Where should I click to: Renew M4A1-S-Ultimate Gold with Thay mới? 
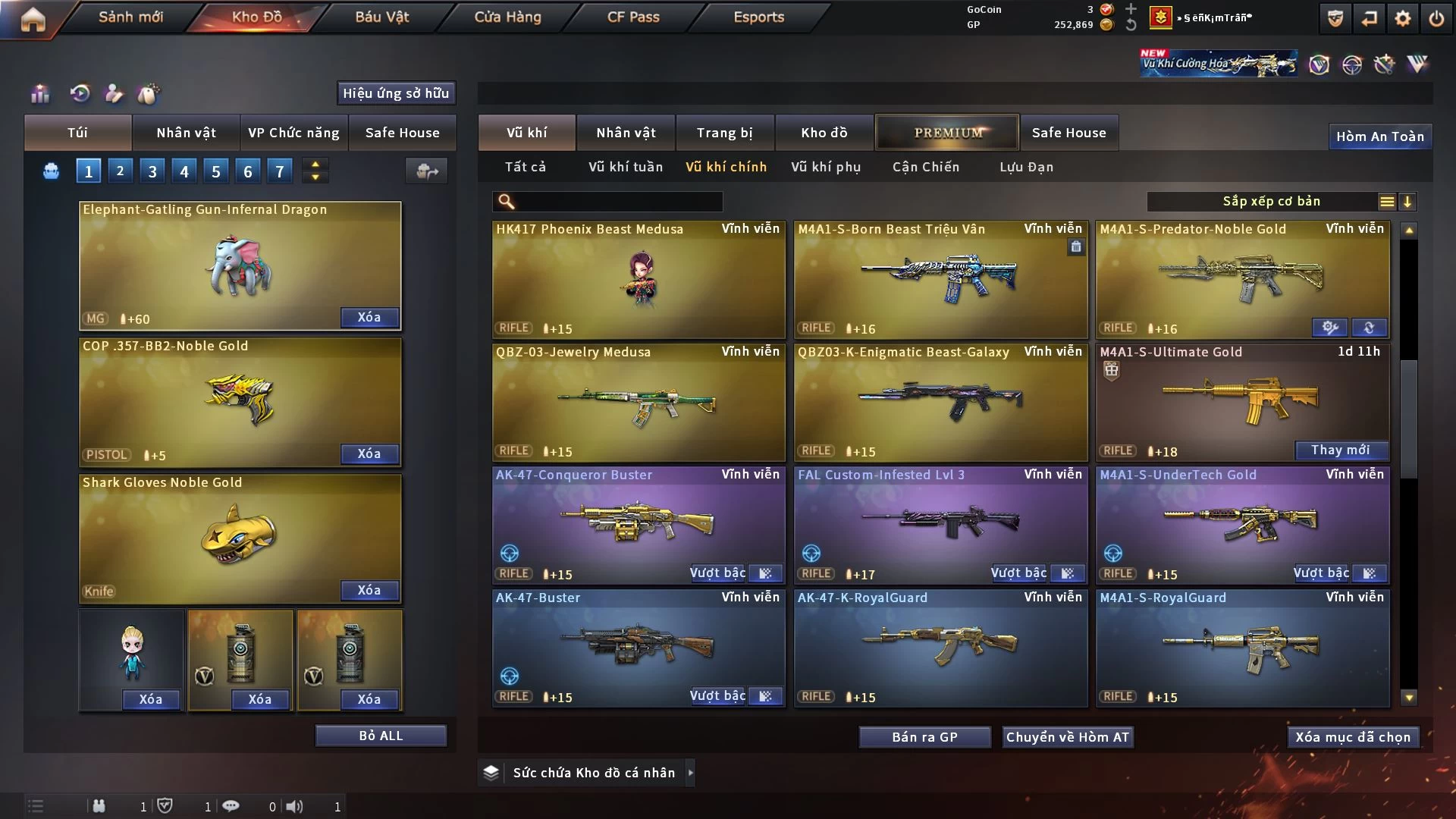click(1340, 450)
